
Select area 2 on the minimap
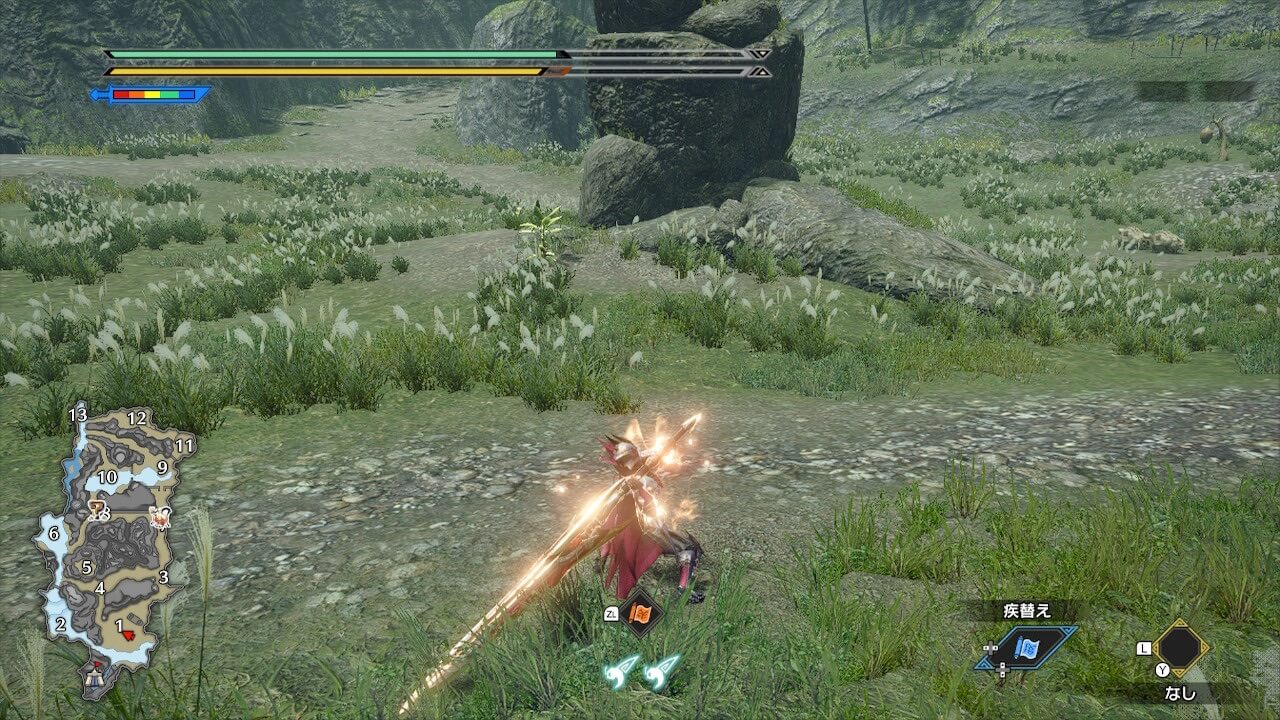click(x=60, y=625)
